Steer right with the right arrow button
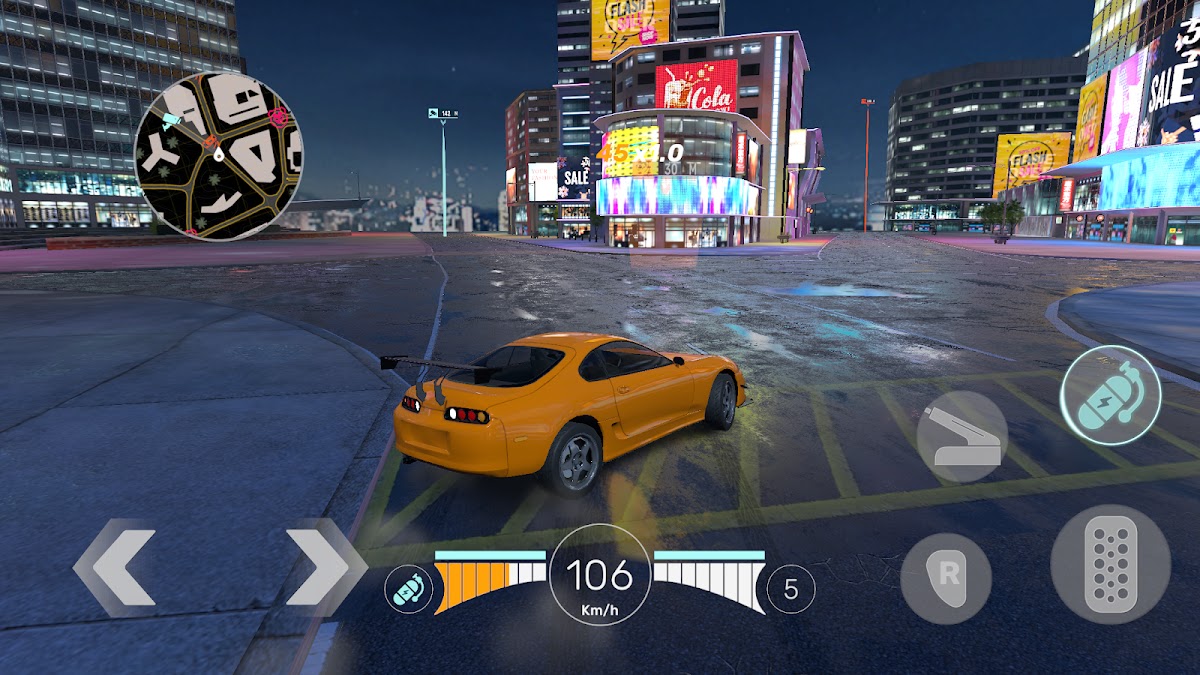 pos(325,567)
